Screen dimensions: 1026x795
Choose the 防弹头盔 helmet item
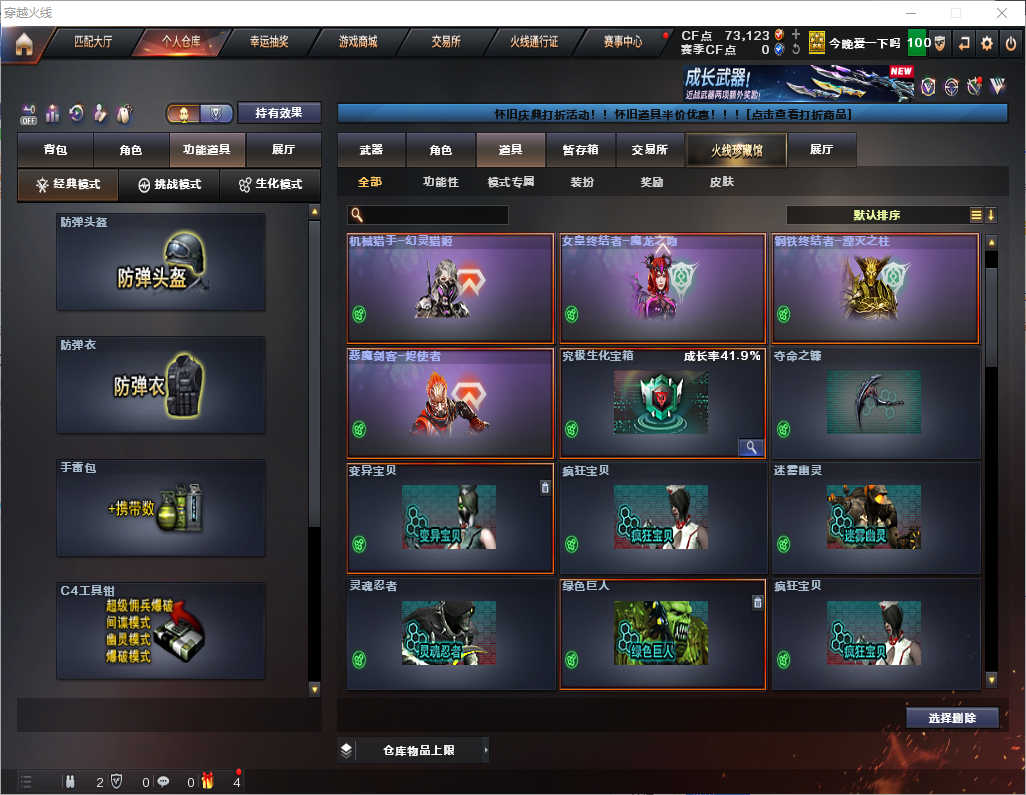click(161, 262)
